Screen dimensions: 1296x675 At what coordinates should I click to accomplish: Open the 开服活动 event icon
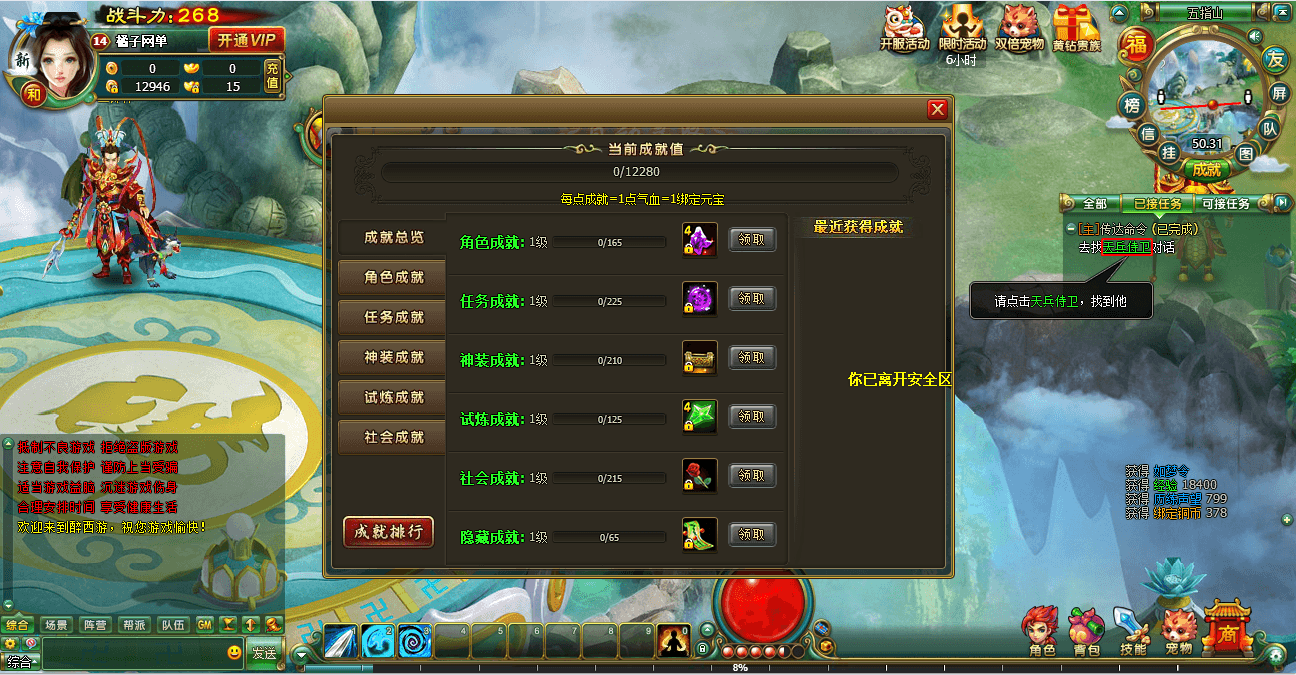[x=904, y=27]
